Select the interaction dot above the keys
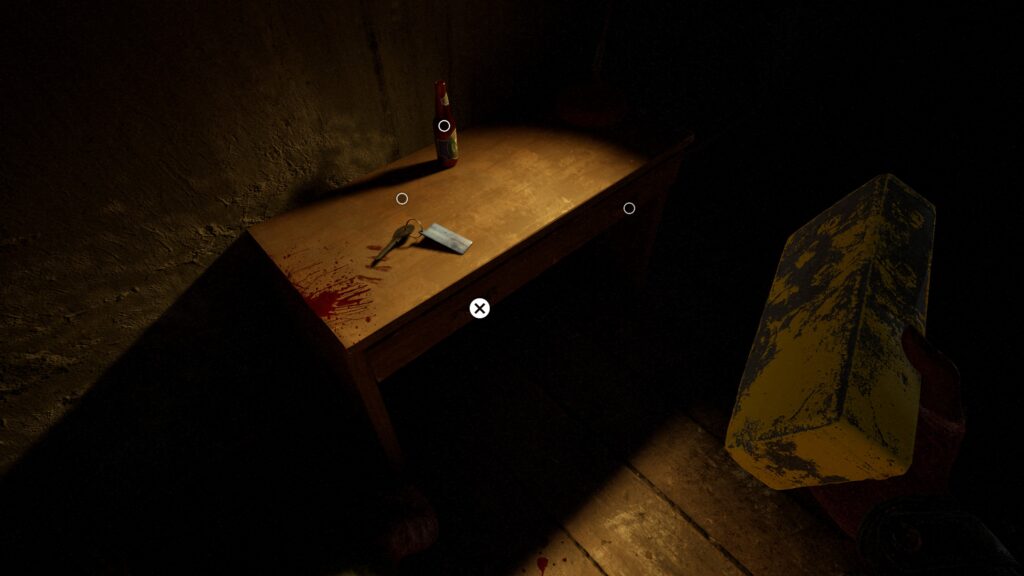The height and width of the screenshot is (576, 1024). (402, 199)
